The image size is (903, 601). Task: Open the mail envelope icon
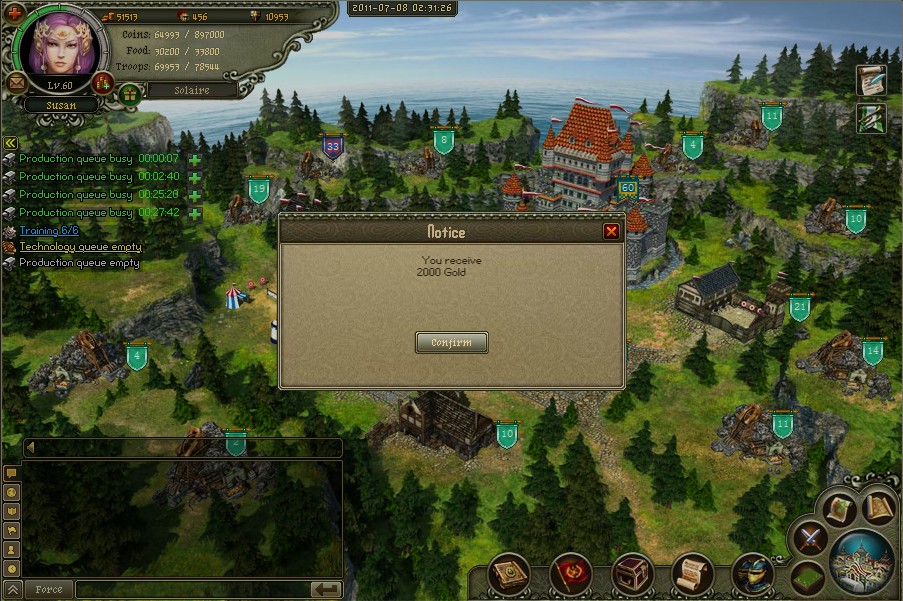point(17,82)
